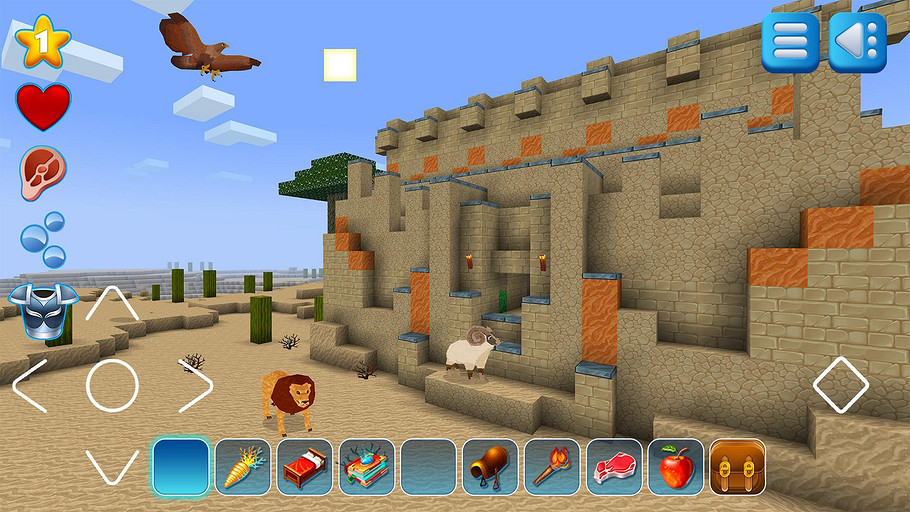Choose the red bed hotbar slot
Screen dimensions: 910x512
[304, 466]
